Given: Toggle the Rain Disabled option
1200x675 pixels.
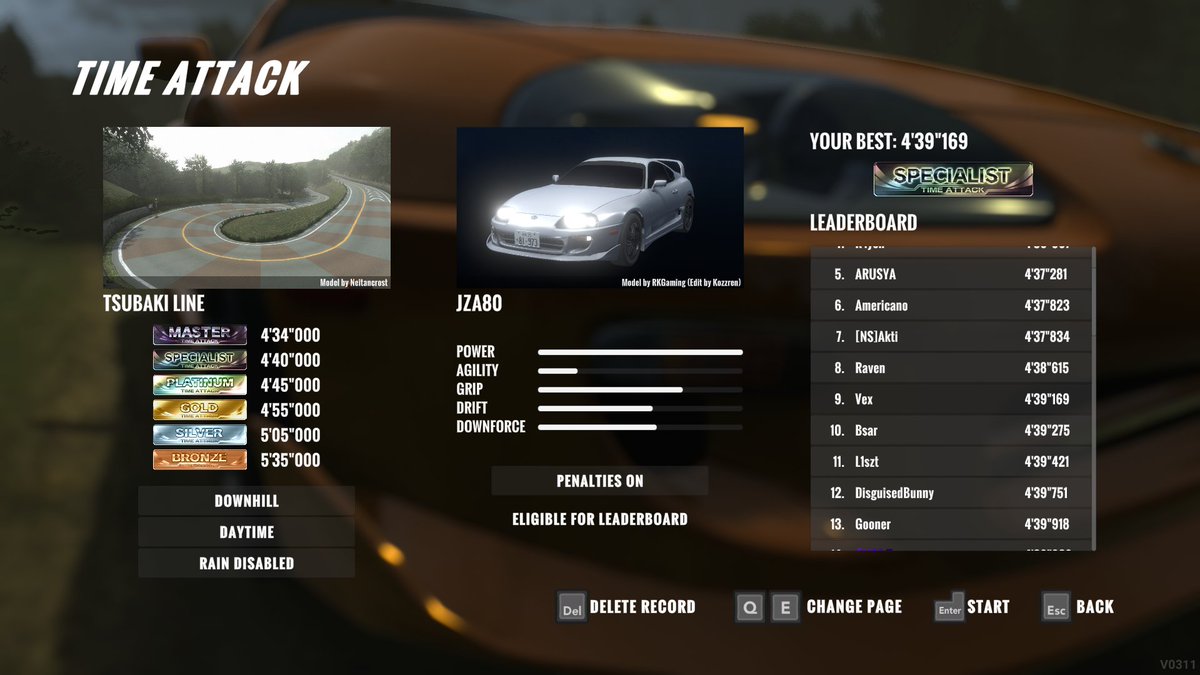Looking at the screenshot, I should 246,563.
